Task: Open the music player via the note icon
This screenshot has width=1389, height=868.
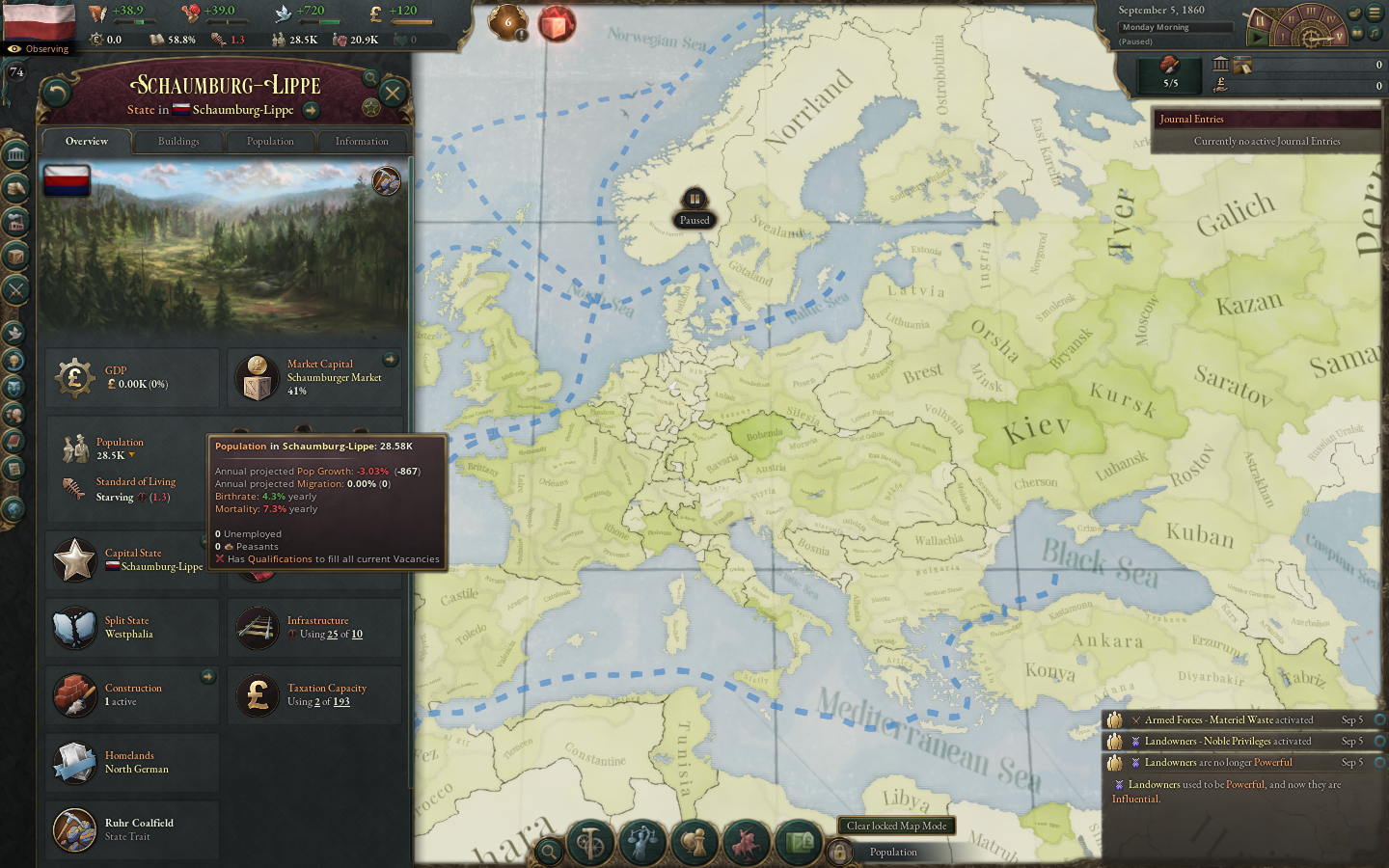Action: point(1375,34)
